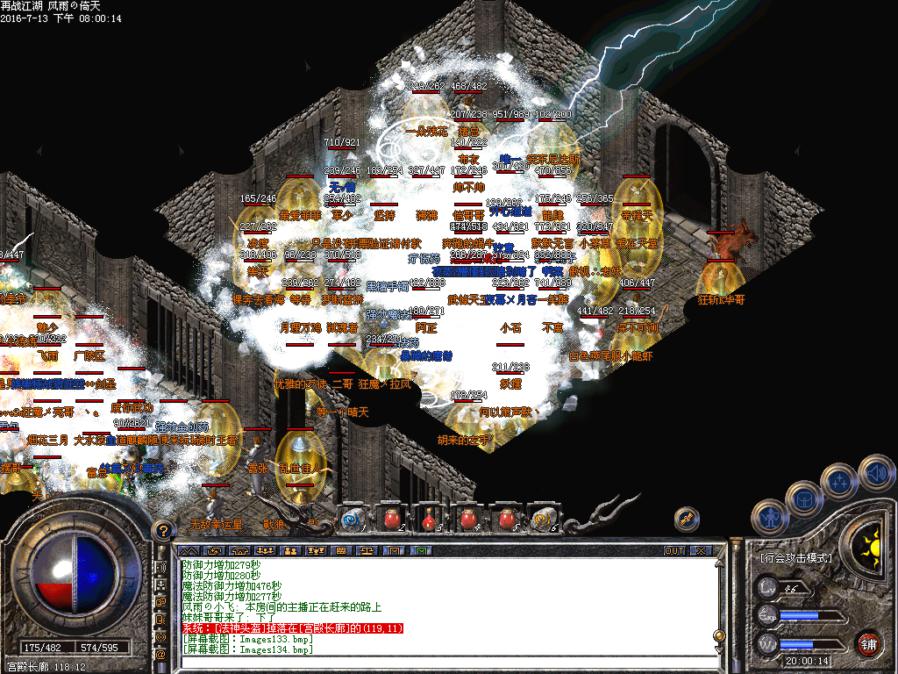Use the golden scroll in belt slot 6
The height and width of the screenshot is (674, 898).
544,518
